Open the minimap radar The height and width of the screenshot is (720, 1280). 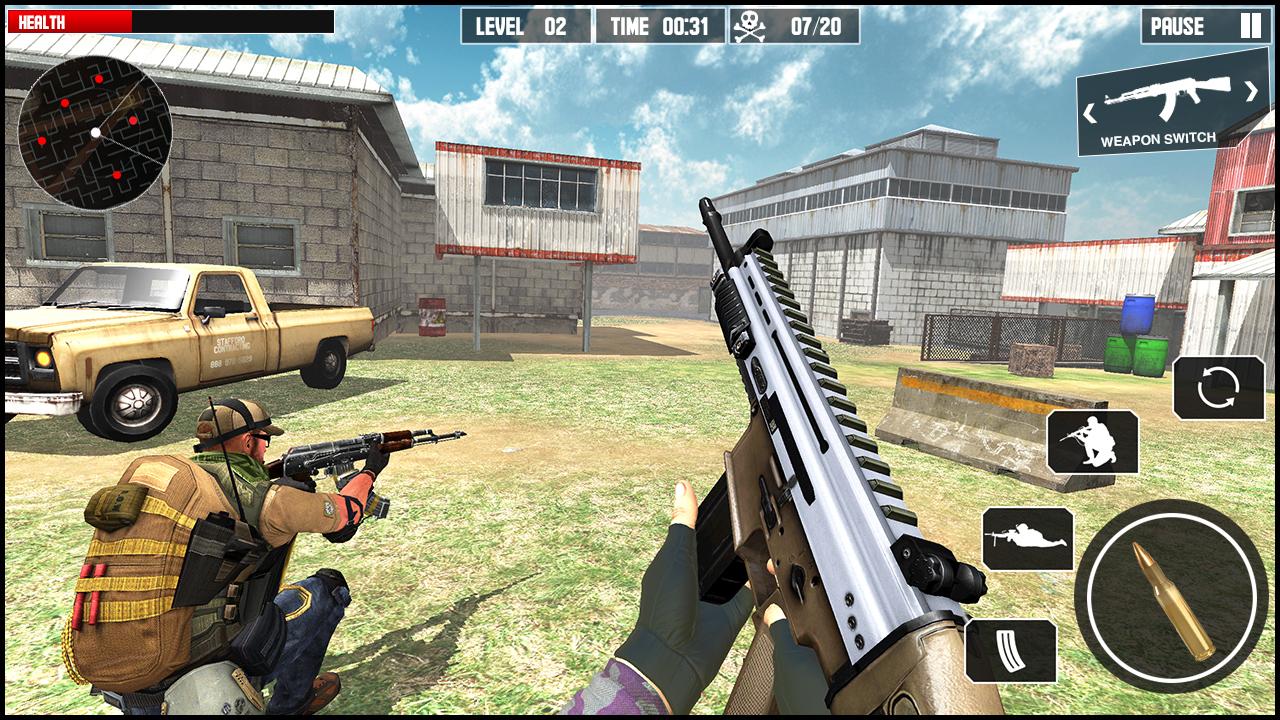point(95,130)
